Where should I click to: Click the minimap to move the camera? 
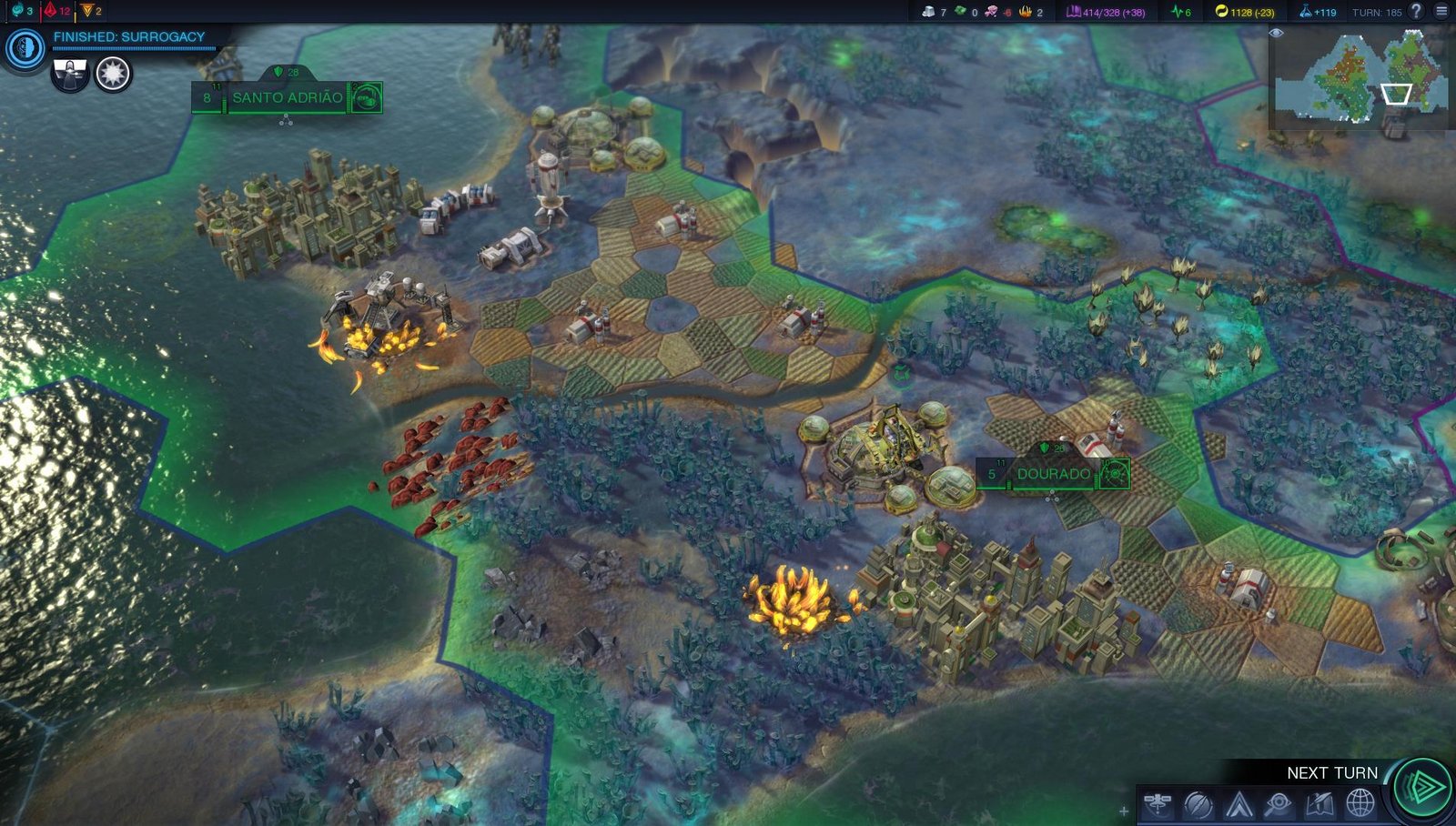1361,78
